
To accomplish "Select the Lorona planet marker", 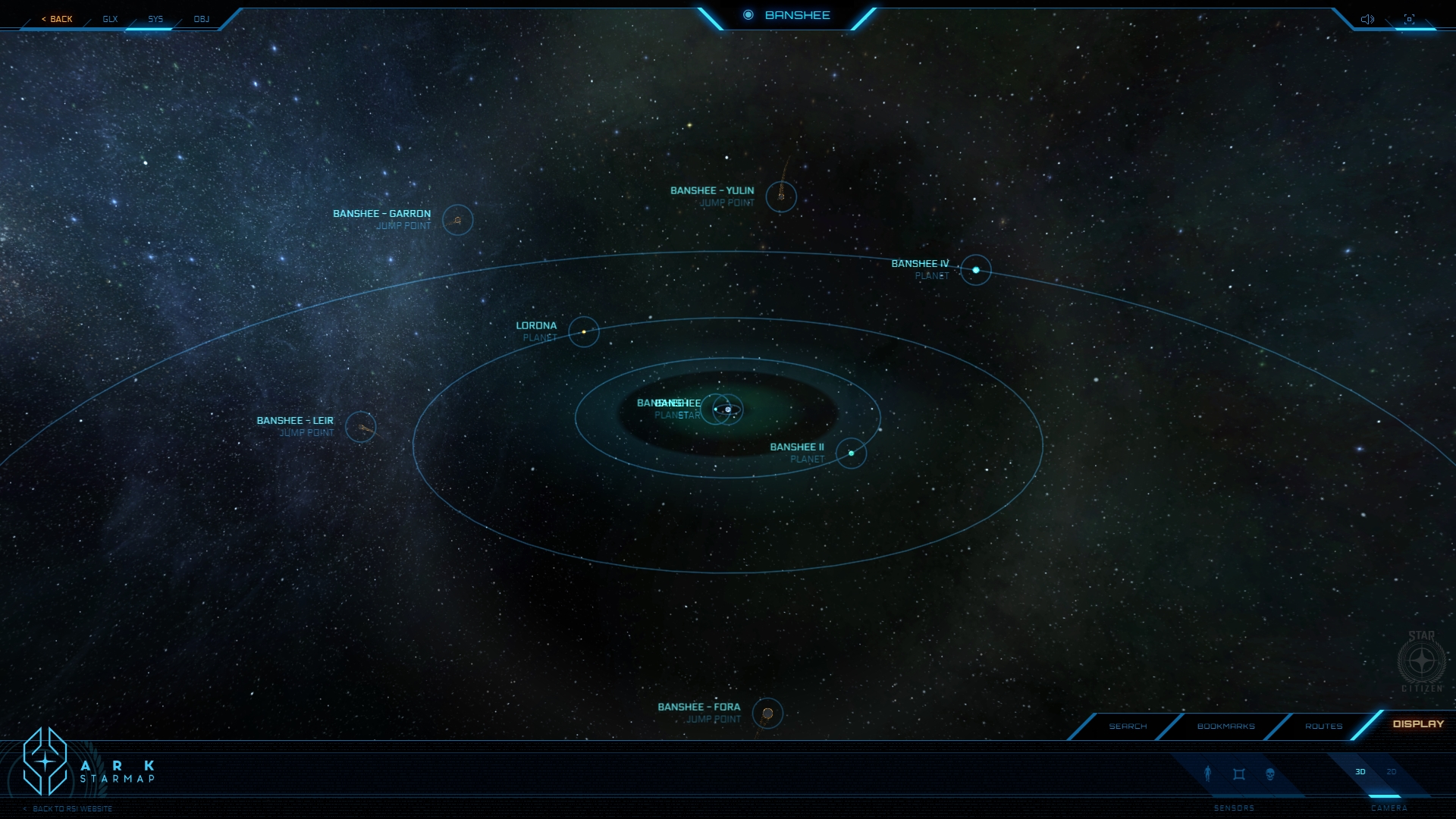I will 584,331.
